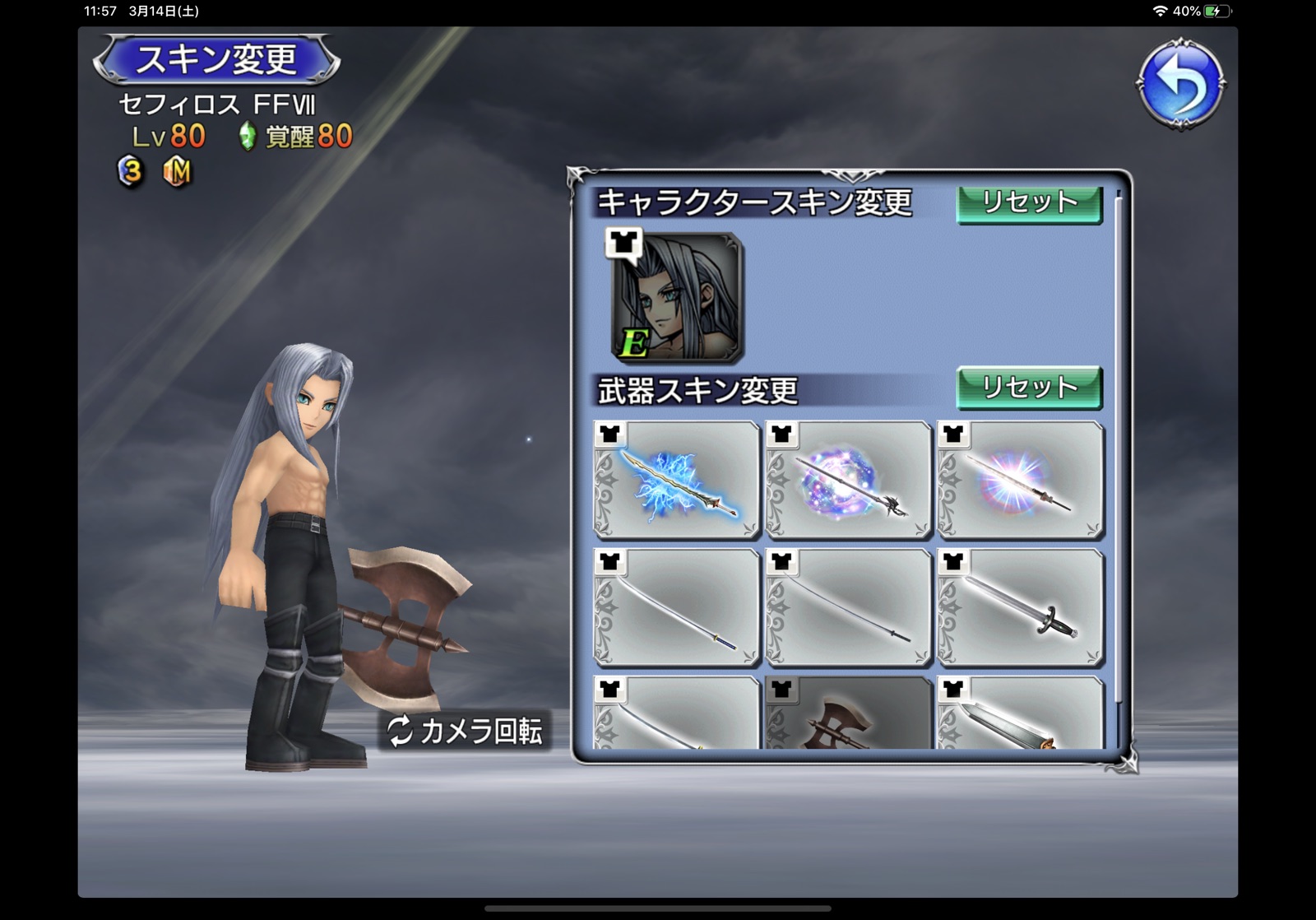Choose the bronze battle axe weapon skin
Image resolution: width=1316 pixels, height=920 pixels.
click(x=849, y=714)
